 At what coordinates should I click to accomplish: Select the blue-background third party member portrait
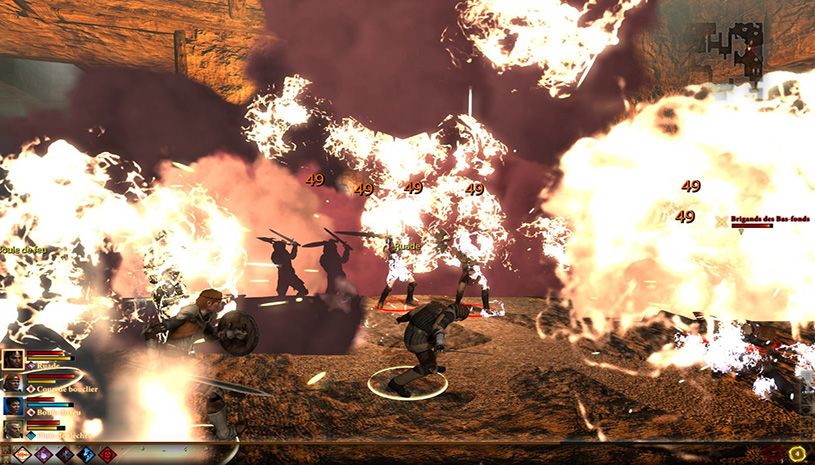click(x=13, y=406)
